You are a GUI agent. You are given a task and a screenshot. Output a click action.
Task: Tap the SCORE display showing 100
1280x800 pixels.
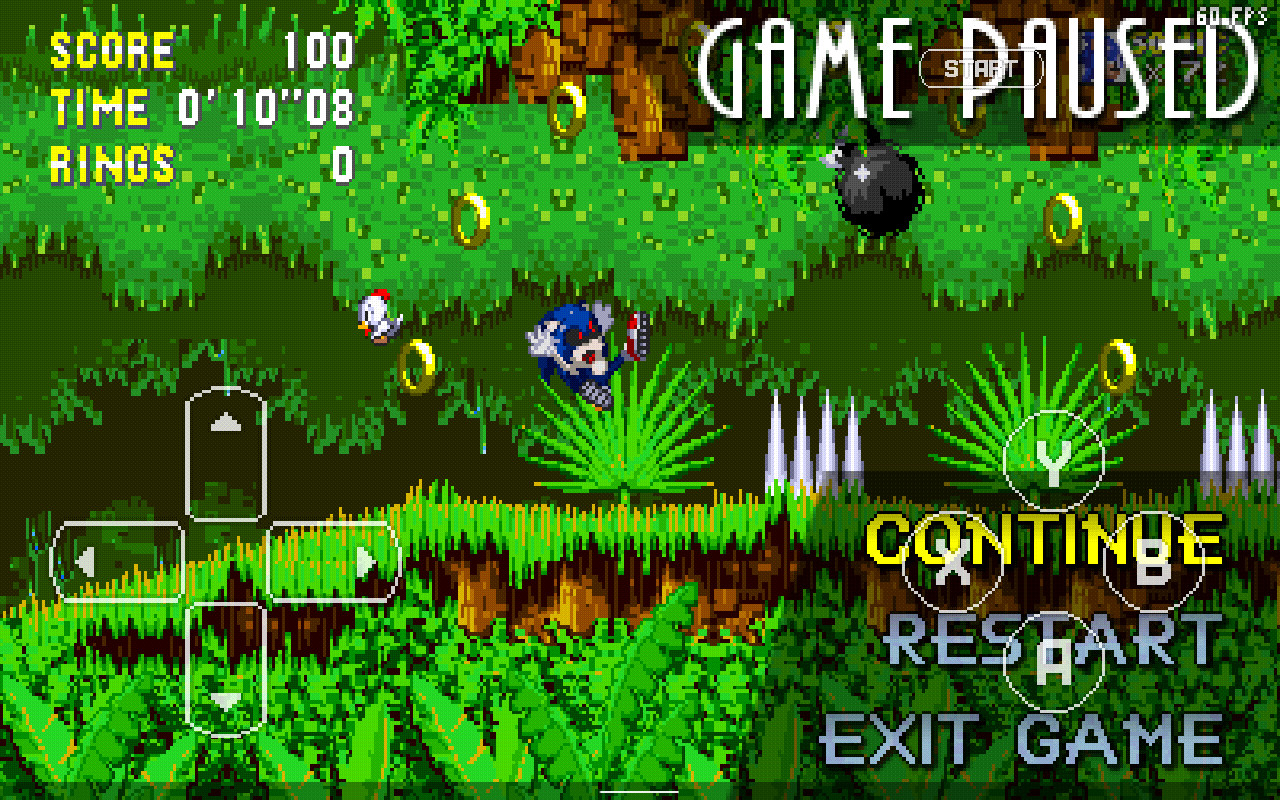coord(200,50)
